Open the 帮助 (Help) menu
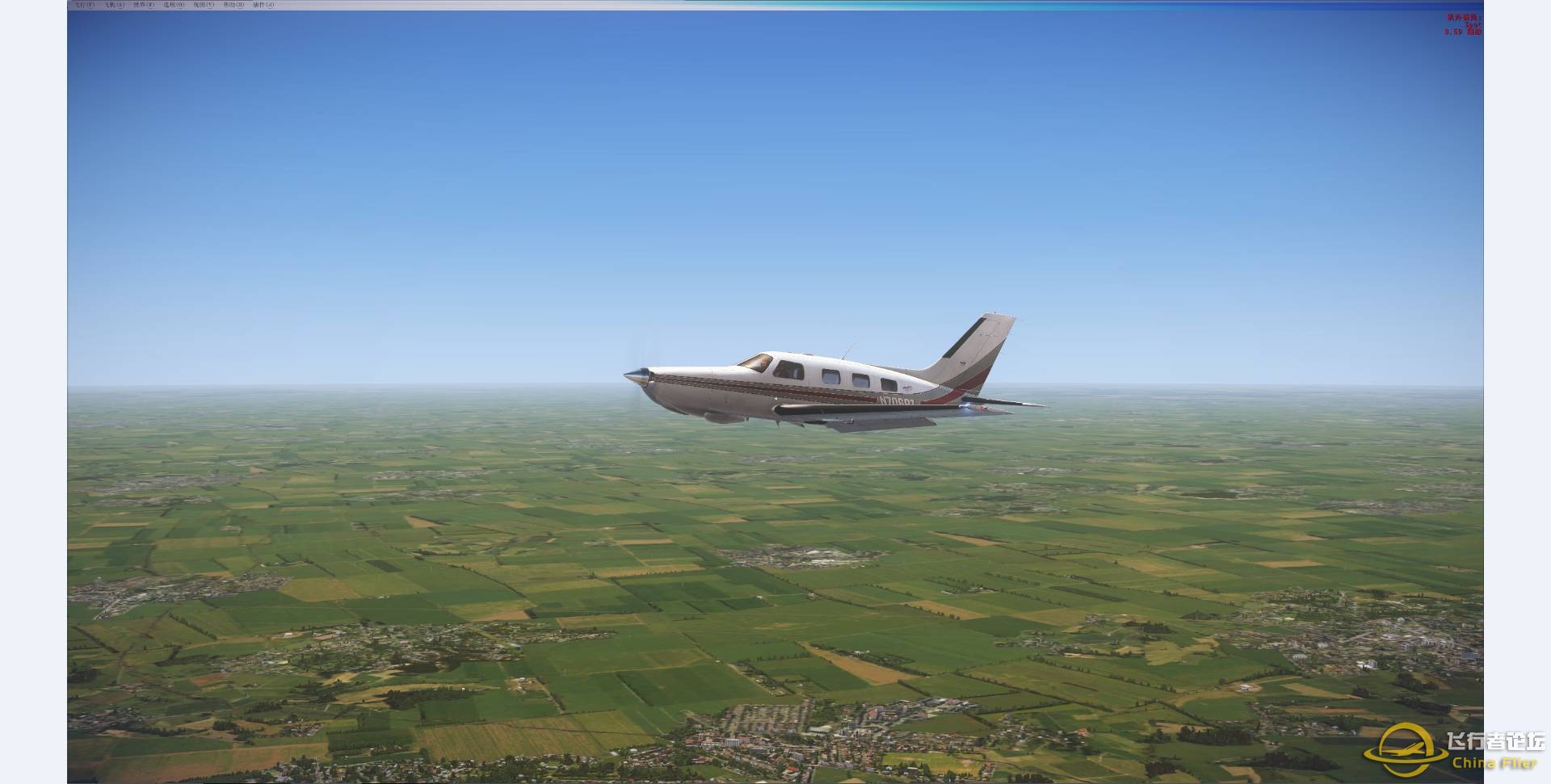Viewport: 1551px width, 784px height. pos(233,5)
